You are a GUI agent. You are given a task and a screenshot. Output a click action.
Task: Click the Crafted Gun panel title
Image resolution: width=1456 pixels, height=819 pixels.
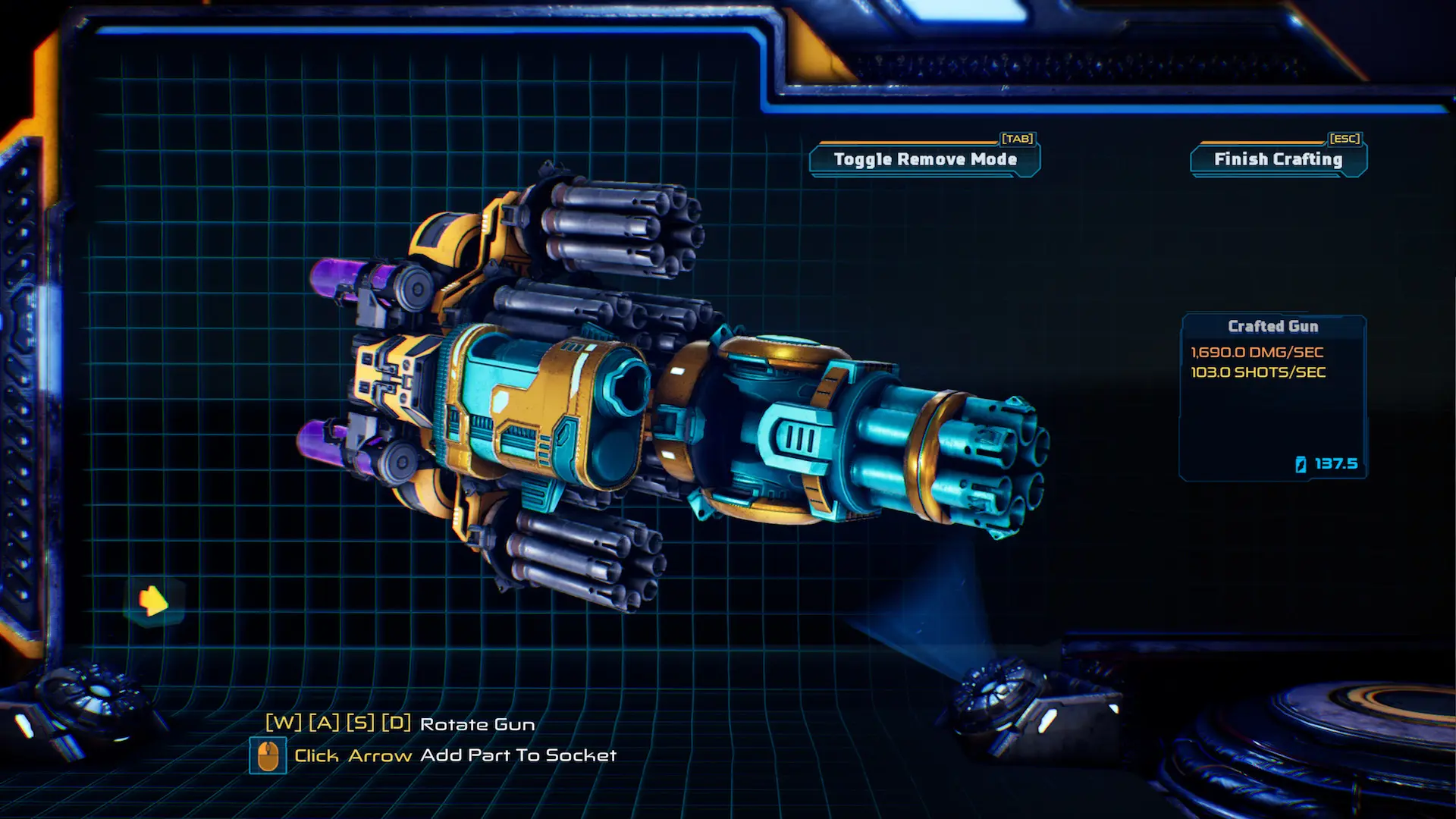click(1273, 326)
